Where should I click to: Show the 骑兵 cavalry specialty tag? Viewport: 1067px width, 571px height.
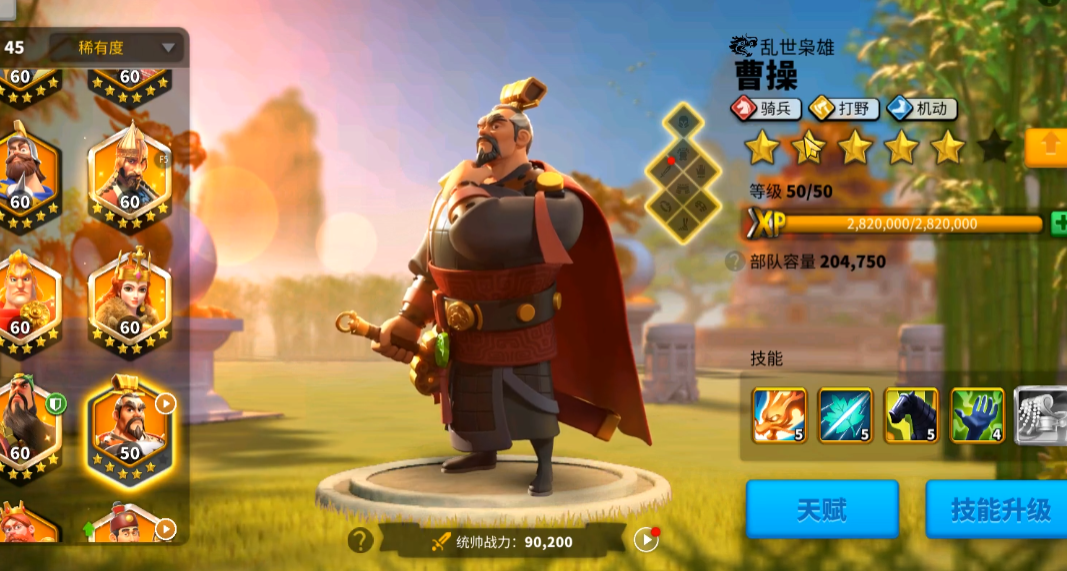point(766,109)
